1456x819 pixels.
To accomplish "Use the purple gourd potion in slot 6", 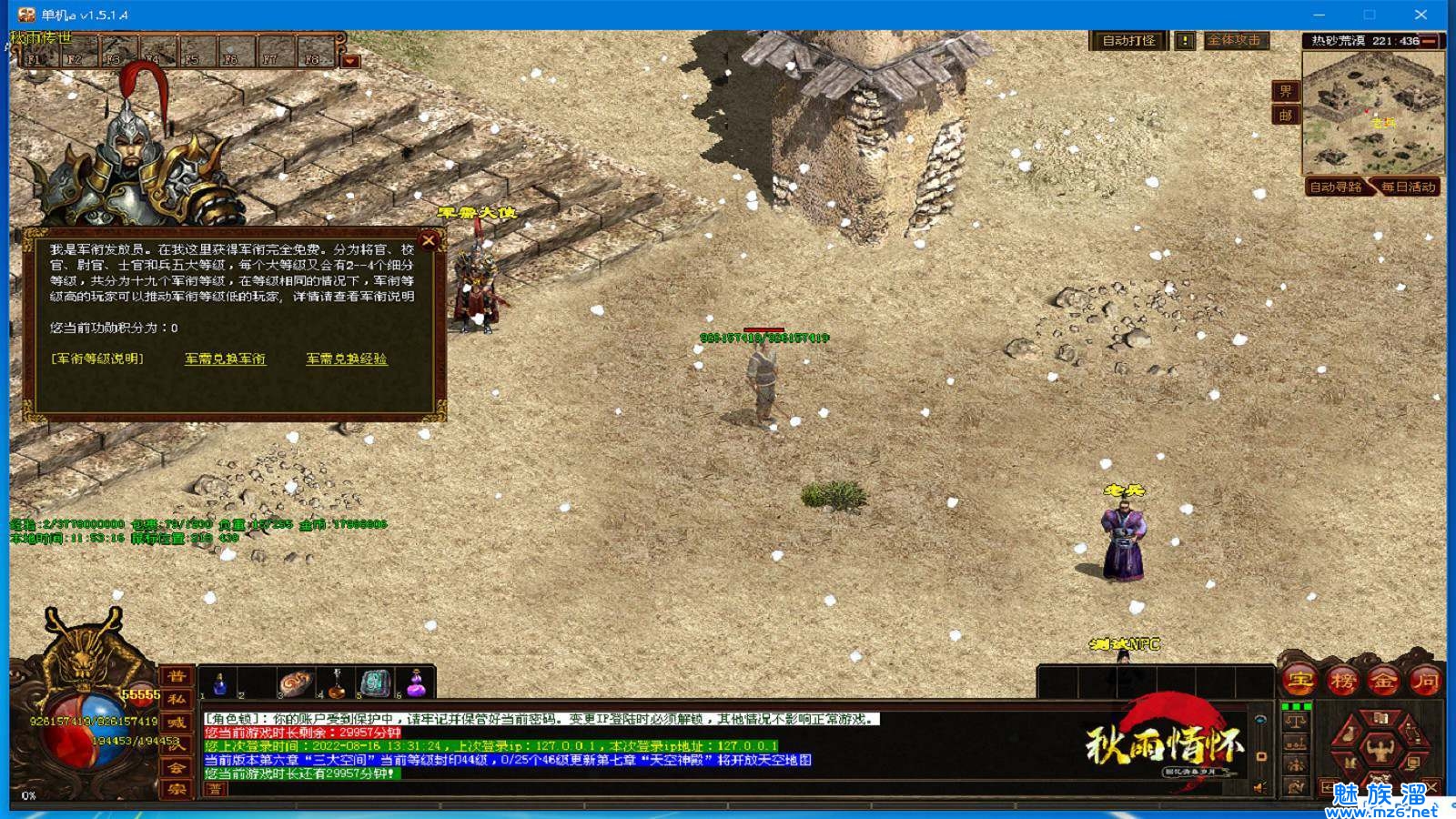I will click(x=416, y=683).
